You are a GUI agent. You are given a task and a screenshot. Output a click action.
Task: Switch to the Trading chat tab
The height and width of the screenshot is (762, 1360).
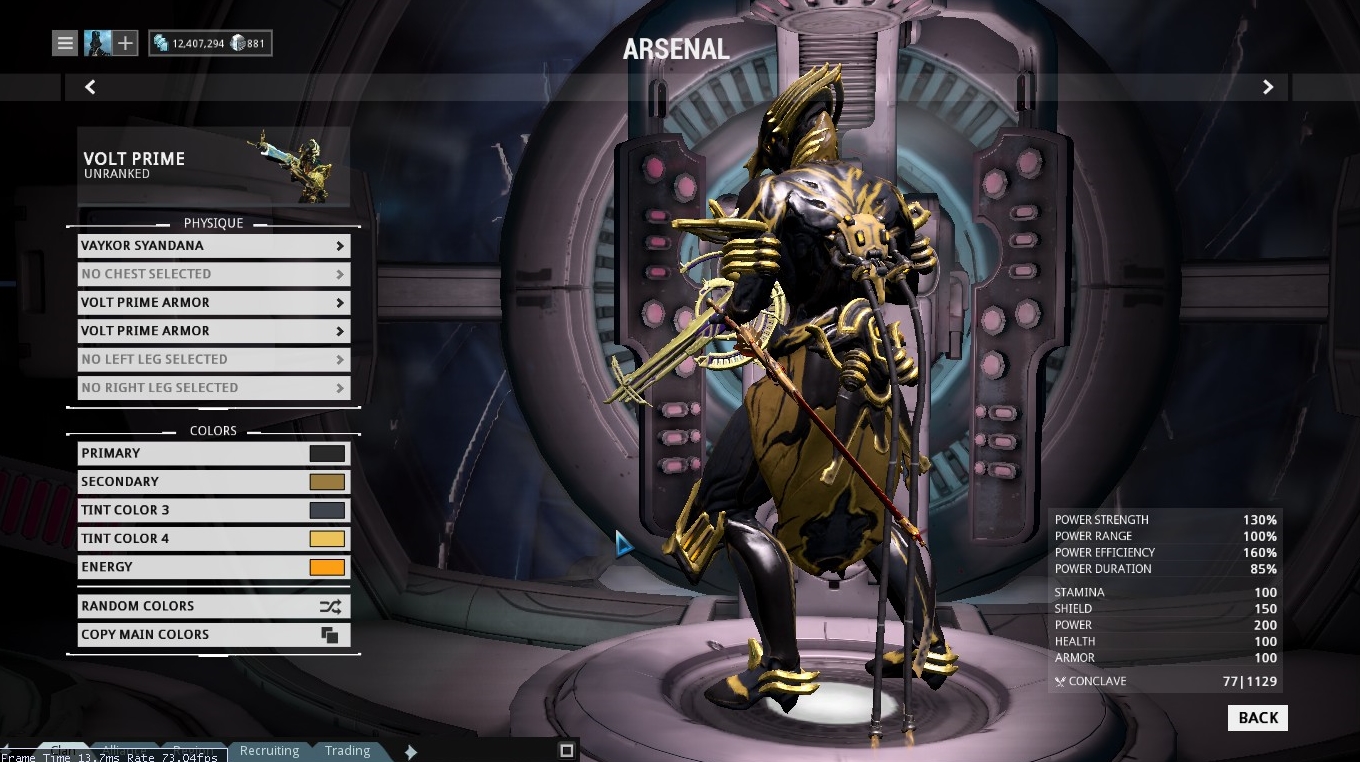[346, 750]
